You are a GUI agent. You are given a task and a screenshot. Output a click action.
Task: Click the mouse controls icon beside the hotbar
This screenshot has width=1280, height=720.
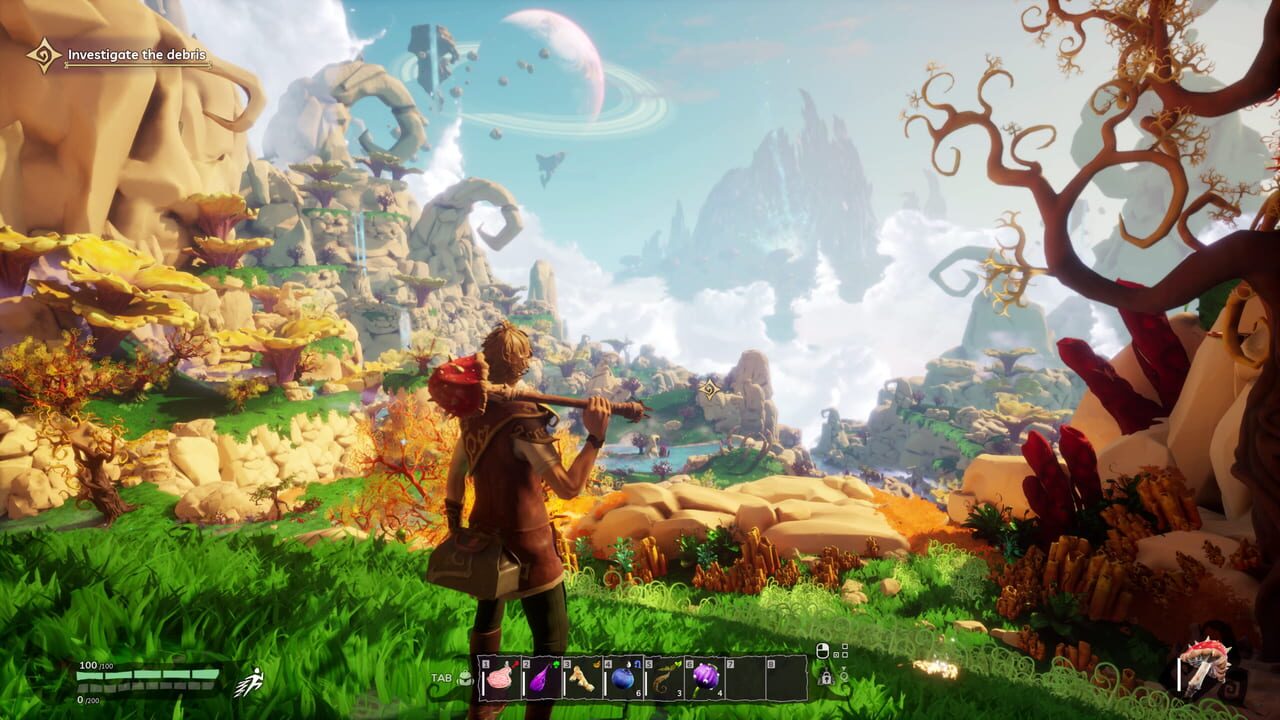pos(823,650)
